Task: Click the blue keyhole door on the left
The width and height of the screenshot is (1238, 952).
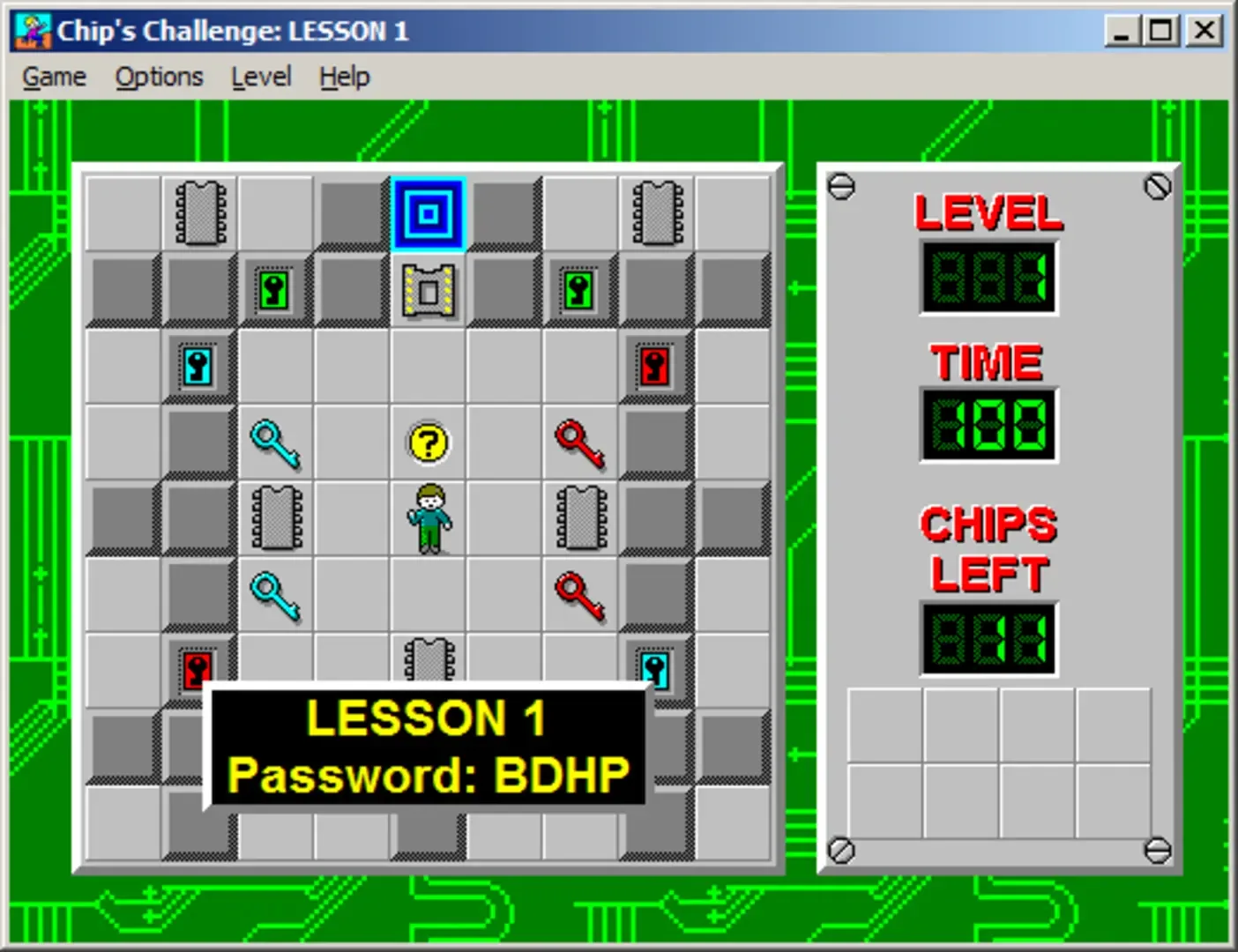Action: tap(198, 366)
